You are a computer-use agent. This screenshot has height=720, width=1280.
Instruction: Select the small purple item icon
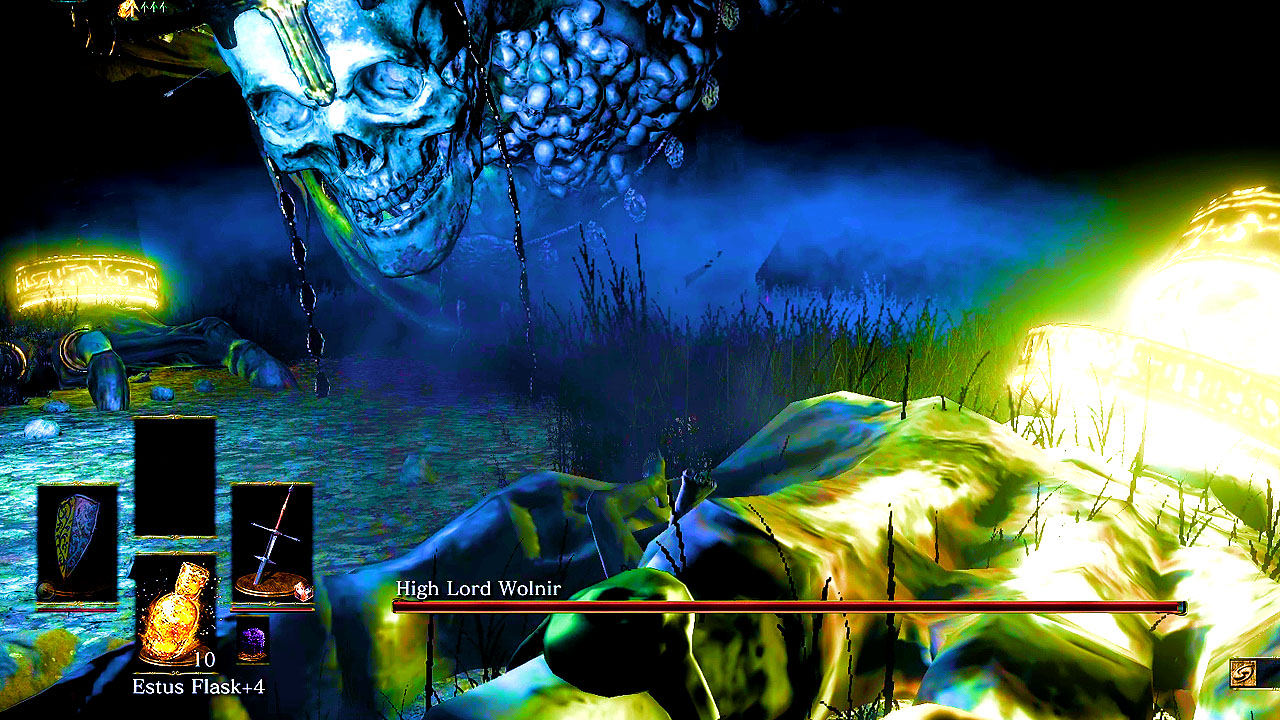pos(252,640)
